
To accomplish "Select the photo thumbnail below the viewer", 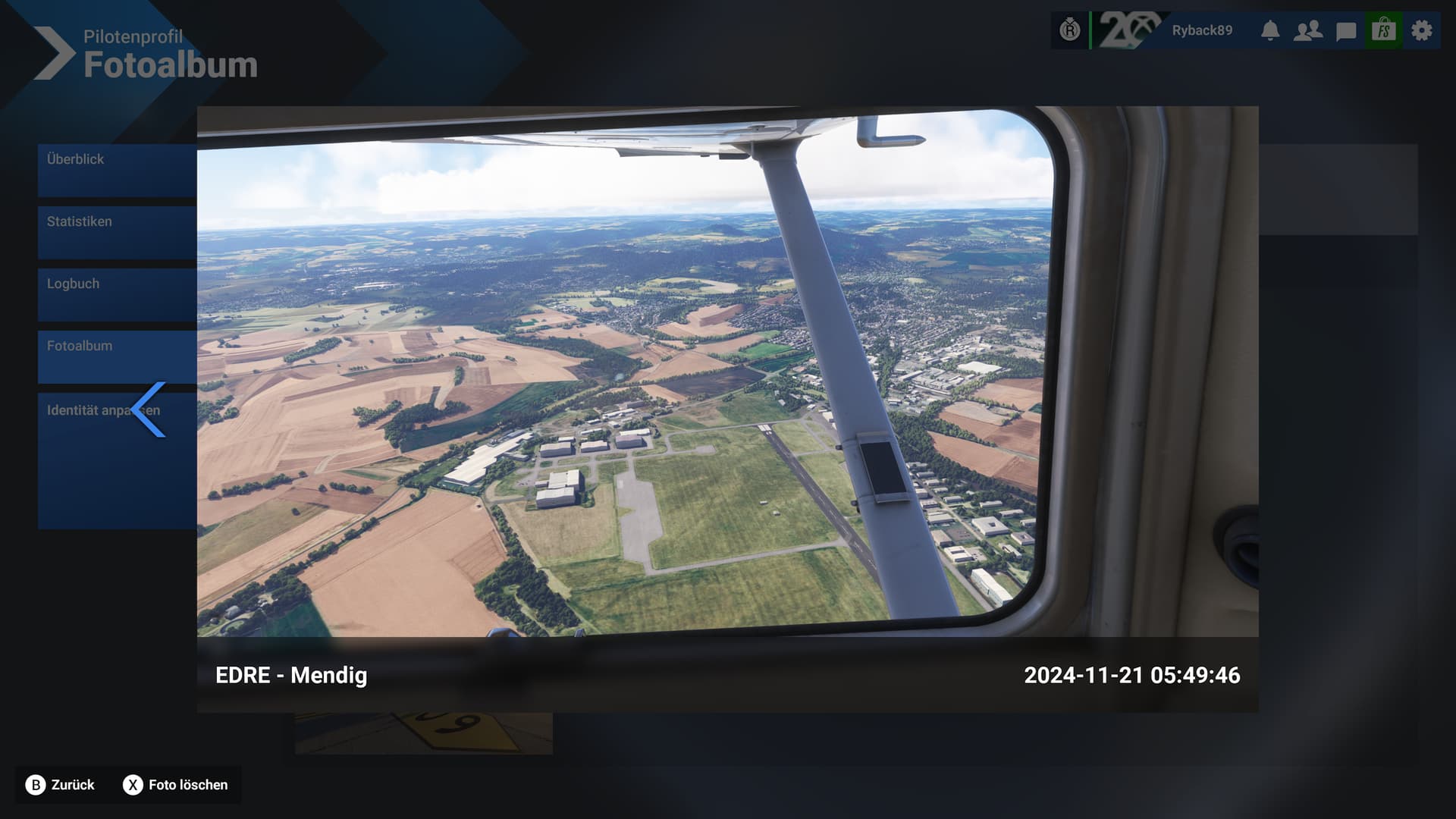I will click(x=424, y=733).
